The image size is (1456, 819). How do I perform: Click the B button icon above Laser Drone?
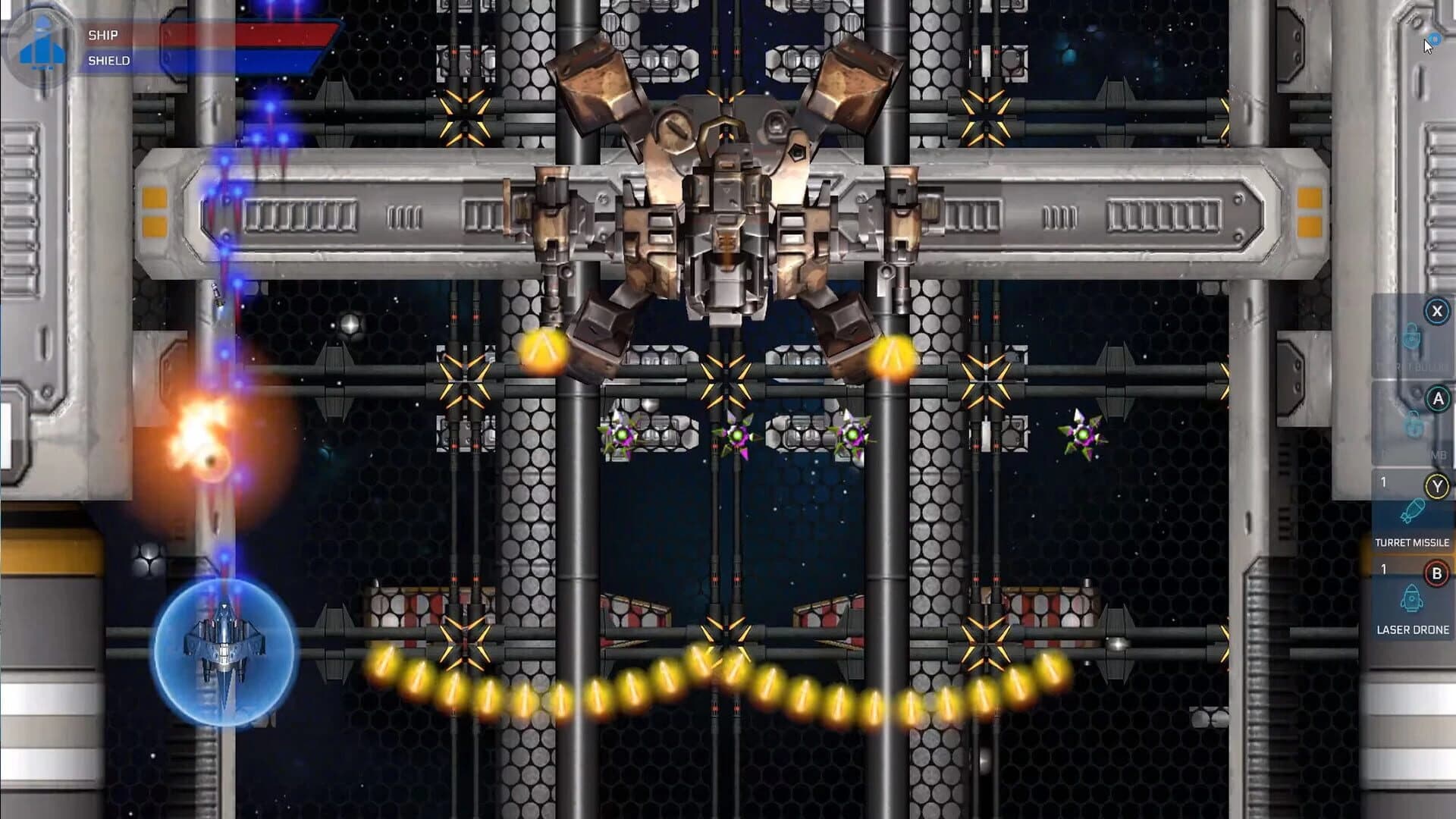point(1437,573)
